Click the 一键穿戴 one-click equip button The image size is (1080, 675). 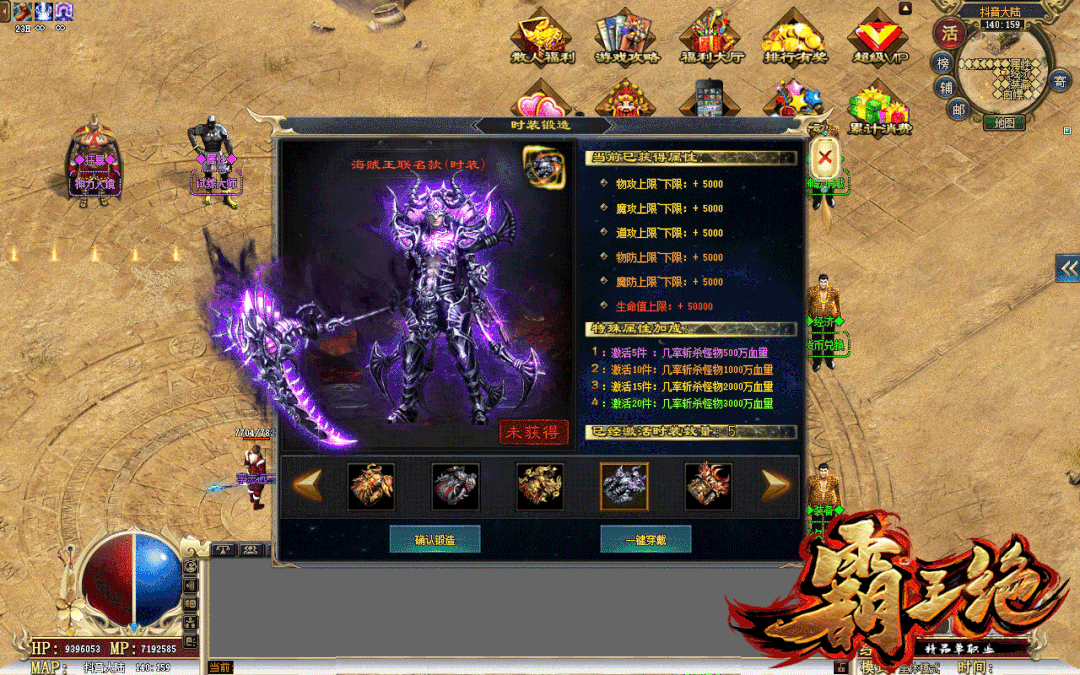click(x=645, y=540)
